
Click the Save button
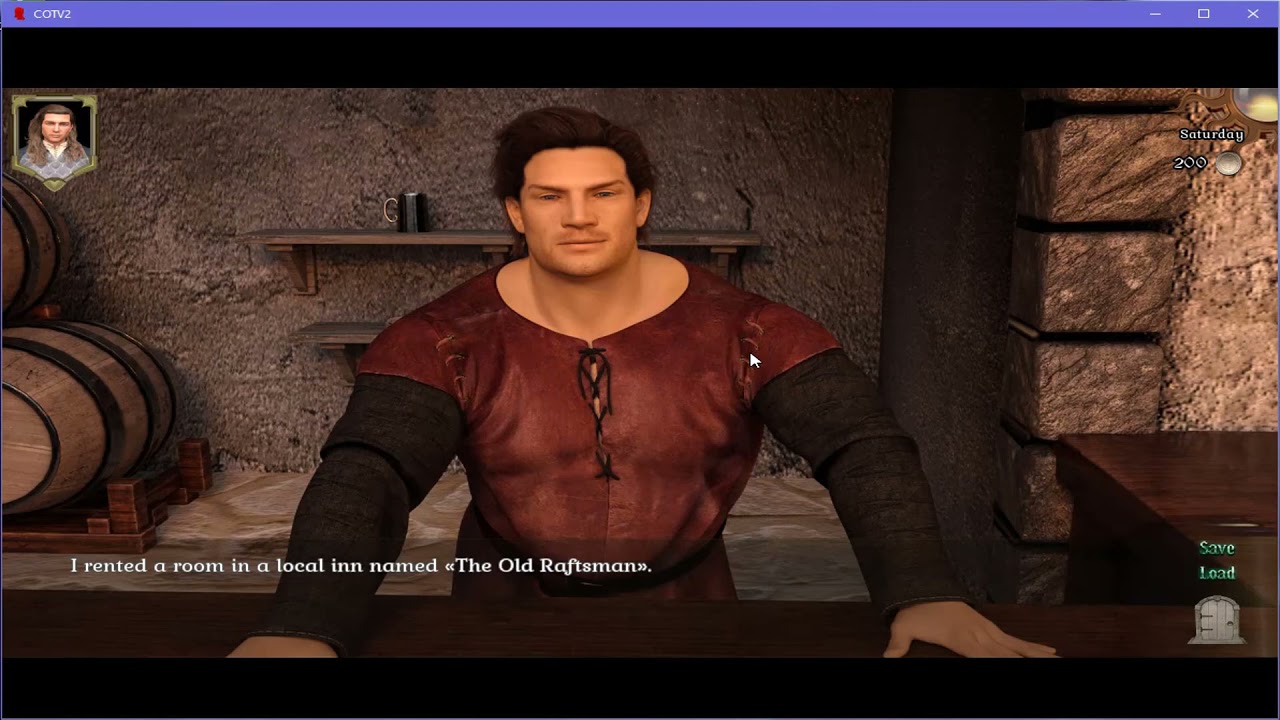(x=1217, y=548)
